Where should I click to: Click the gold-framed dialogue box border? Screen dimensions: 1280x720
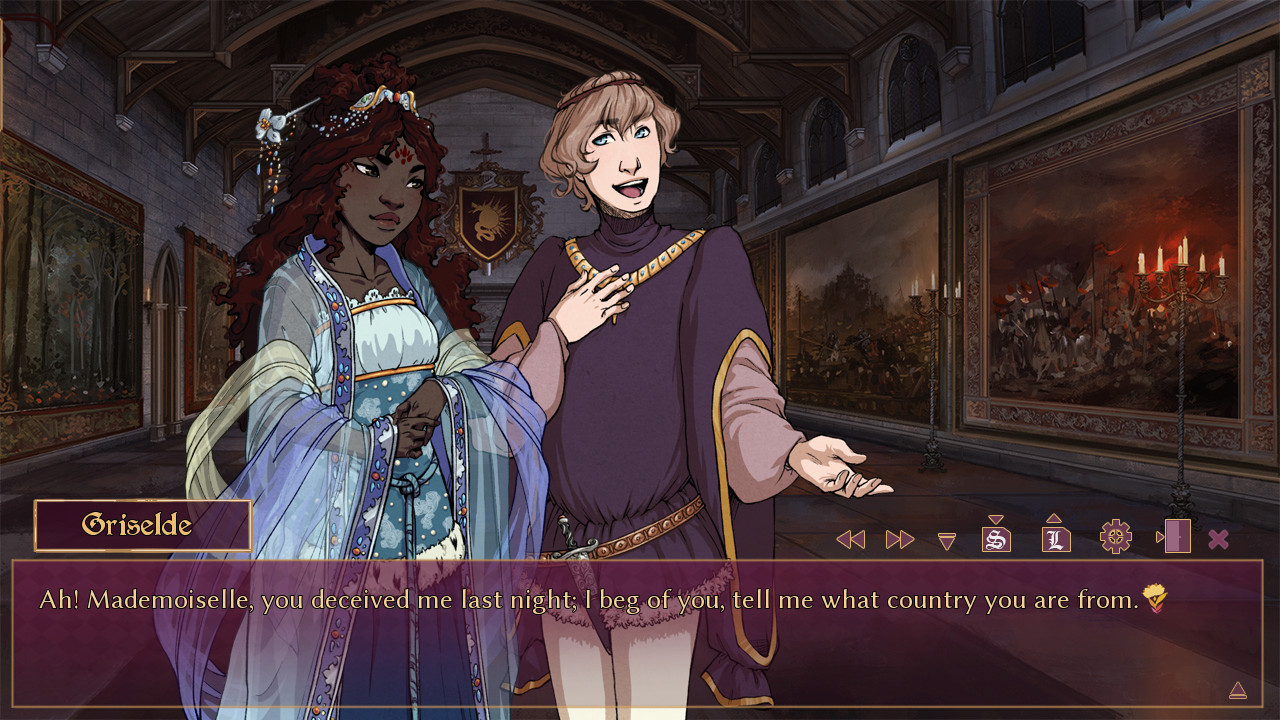pos(640,565)
